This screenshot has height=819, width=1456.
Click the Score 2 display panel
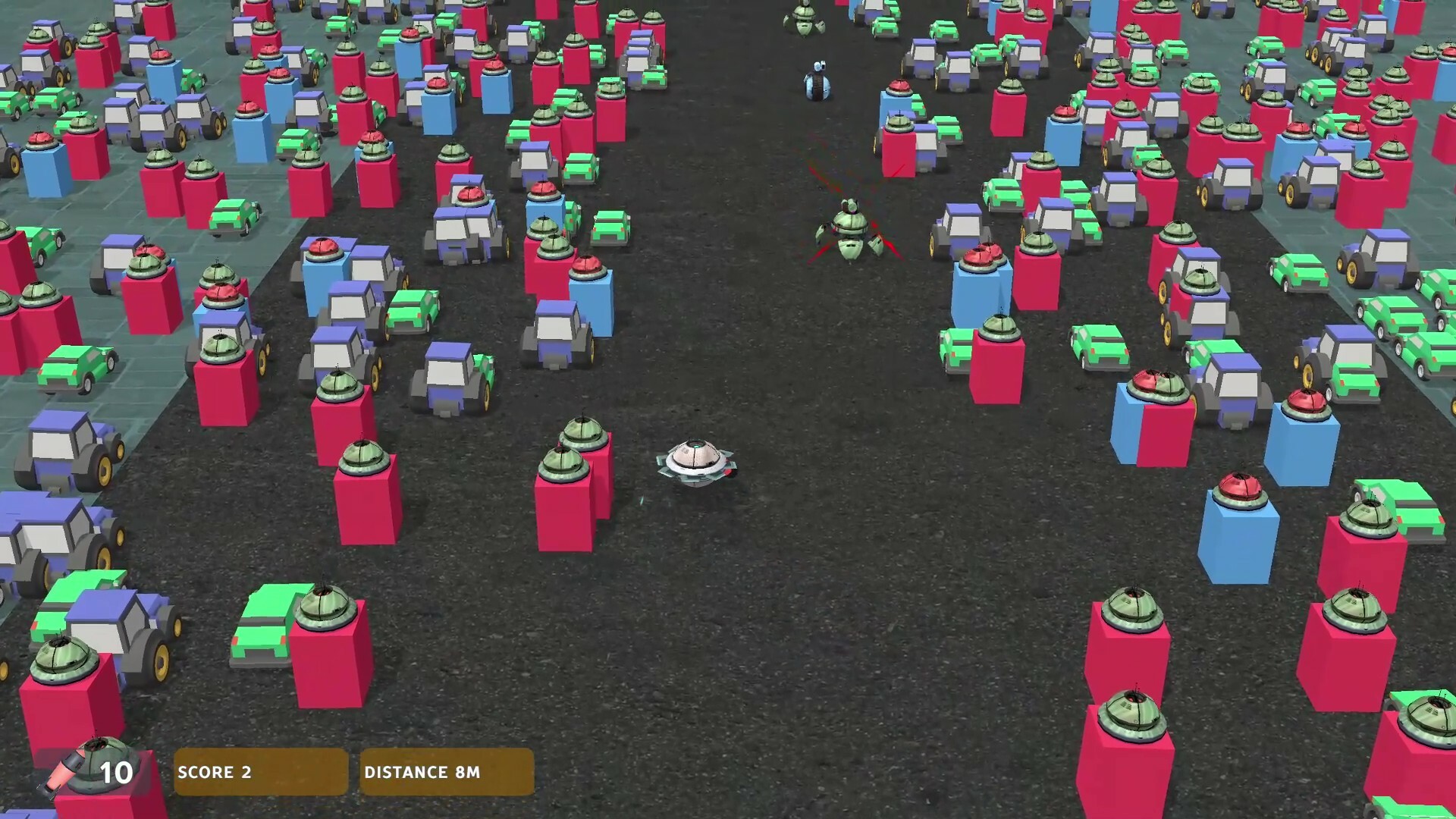[x=260, y=772]
